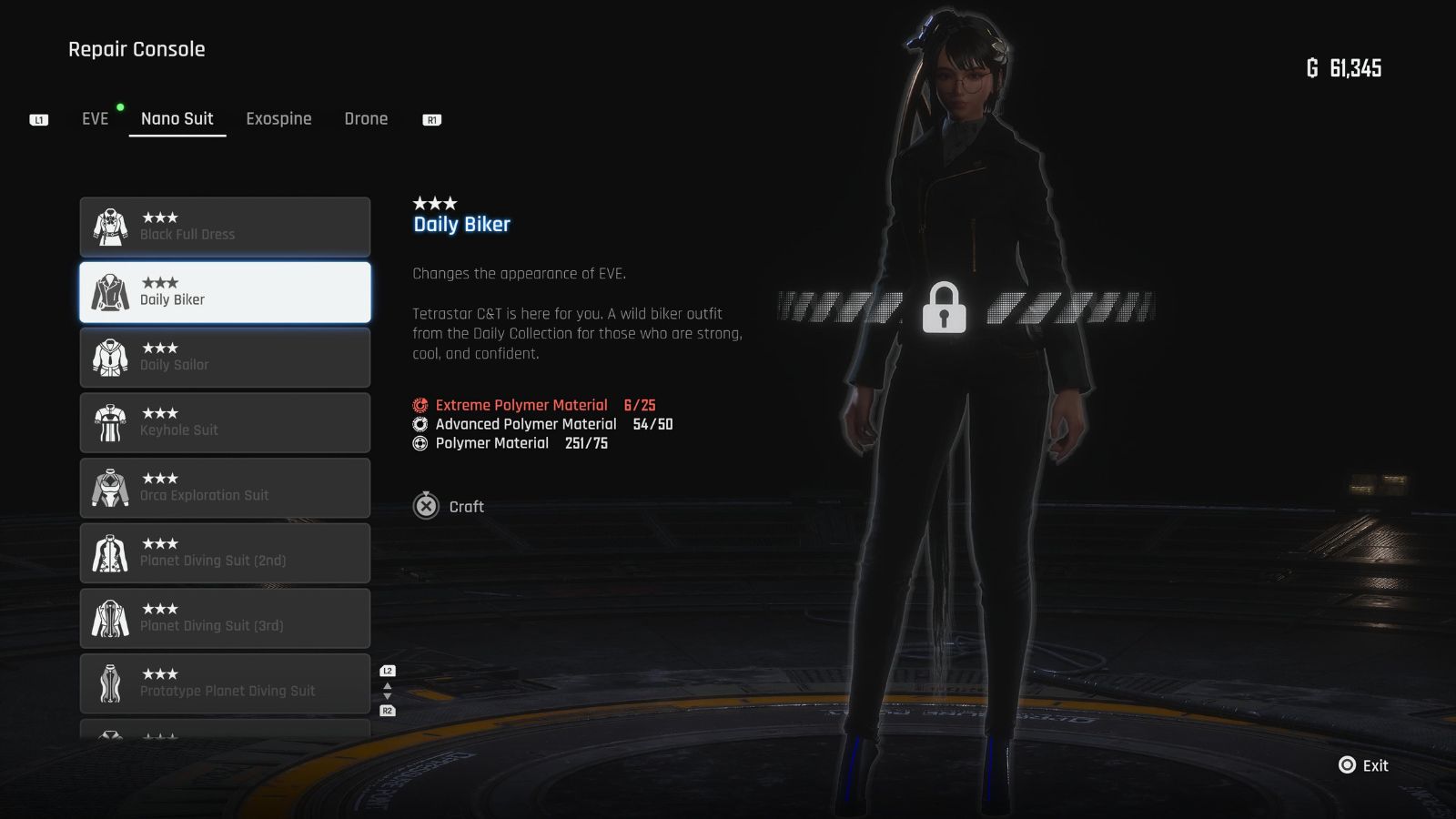Click the L1 shoulder button indicator
Viewport: 1456px width, 819px height.
pyautogui.click(x=38, y=118)
